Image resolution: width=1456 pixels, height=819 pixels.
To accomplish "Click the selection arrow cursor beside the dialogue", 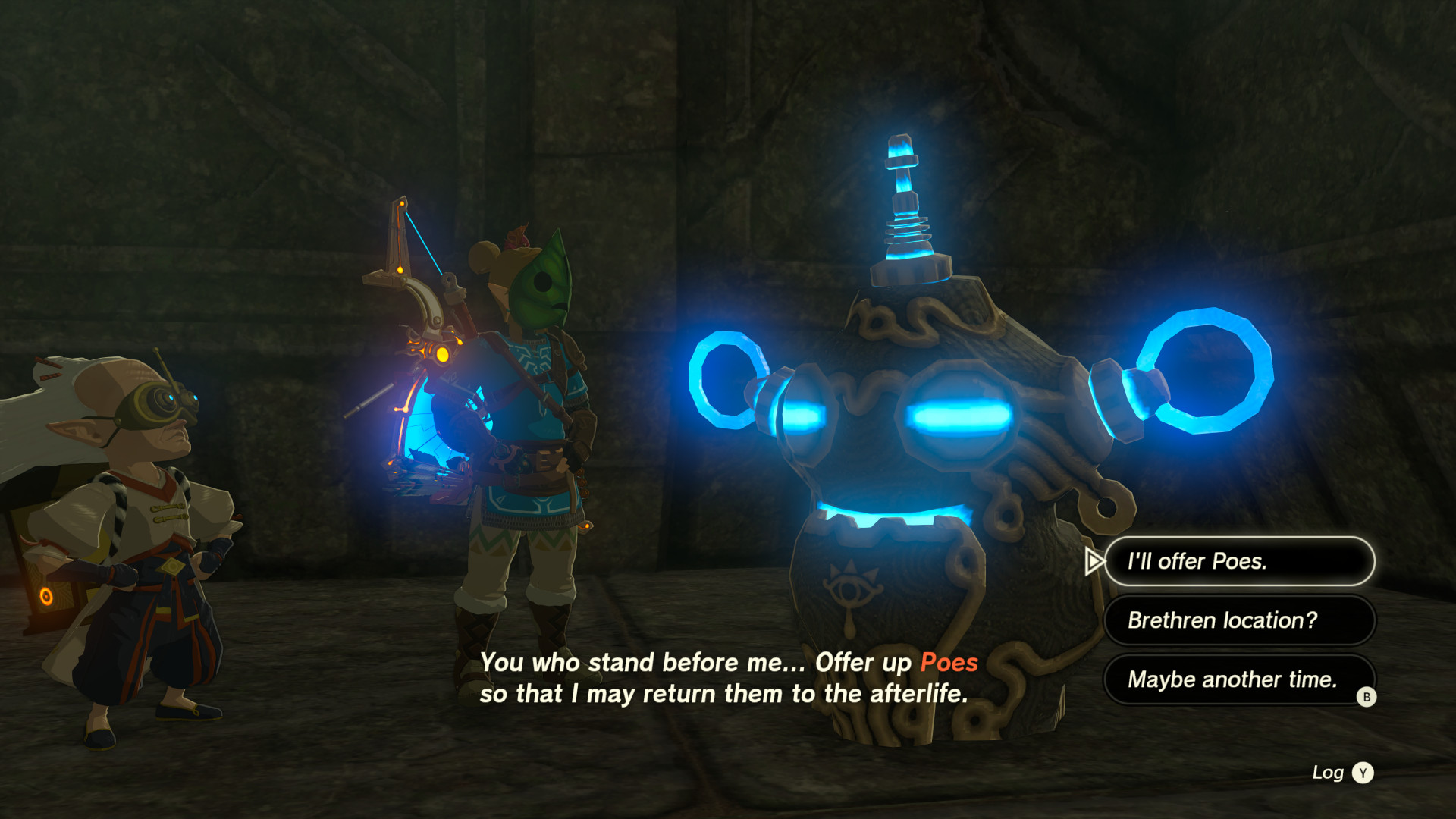I will (x=1094, y=561).
